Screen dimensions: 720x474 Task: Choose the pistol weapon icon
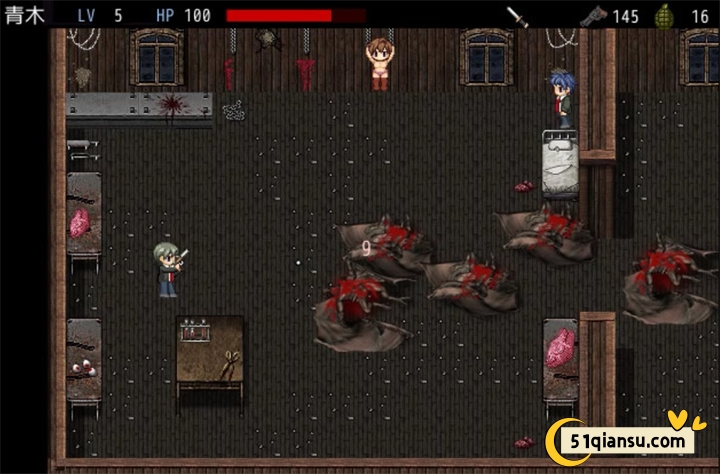point(593,16)
